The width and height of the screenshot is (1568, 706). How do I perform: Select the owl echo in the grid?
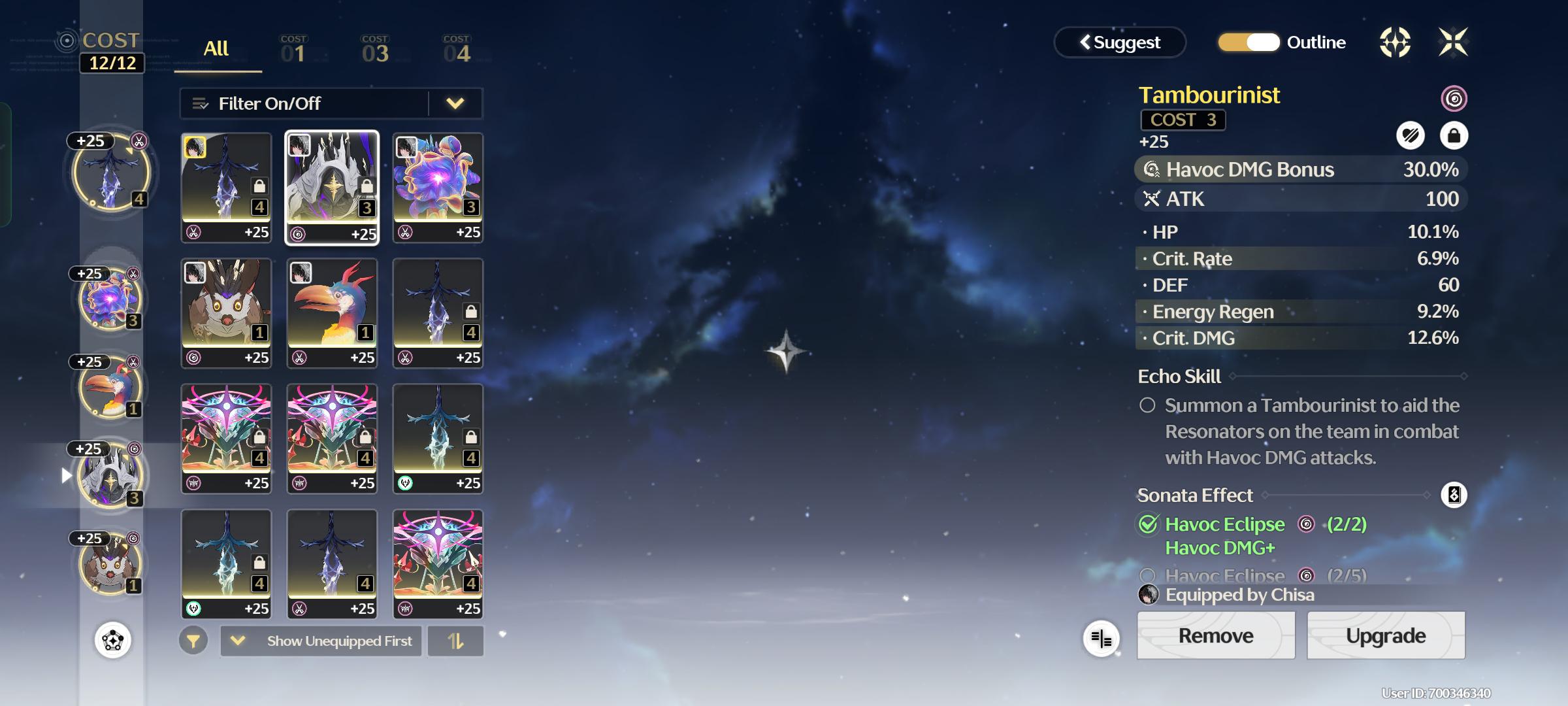226,312
